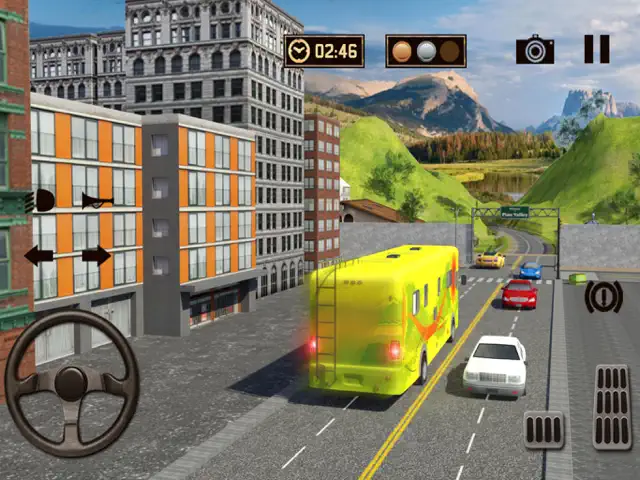Tap the short brake pedal
The image size is (640, 480).
[x=544, y=429]
